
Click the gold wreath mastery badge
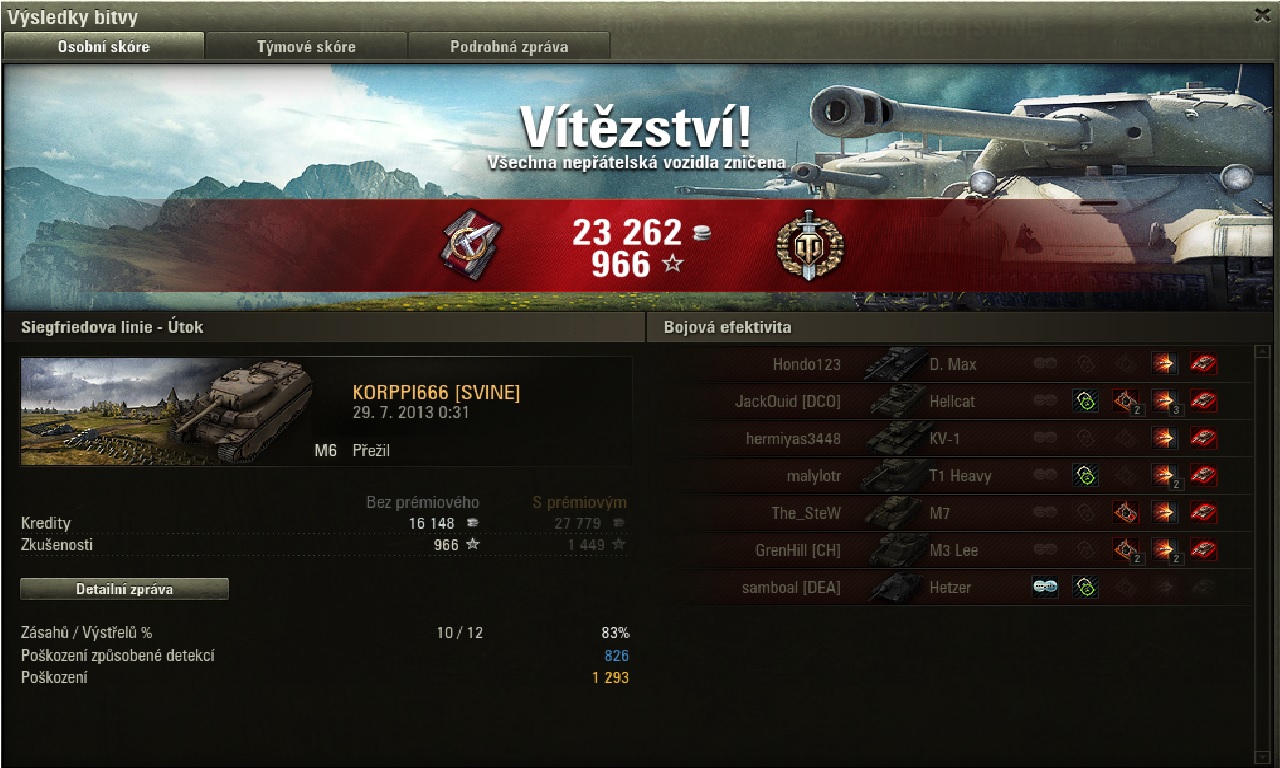click(810, 245)
